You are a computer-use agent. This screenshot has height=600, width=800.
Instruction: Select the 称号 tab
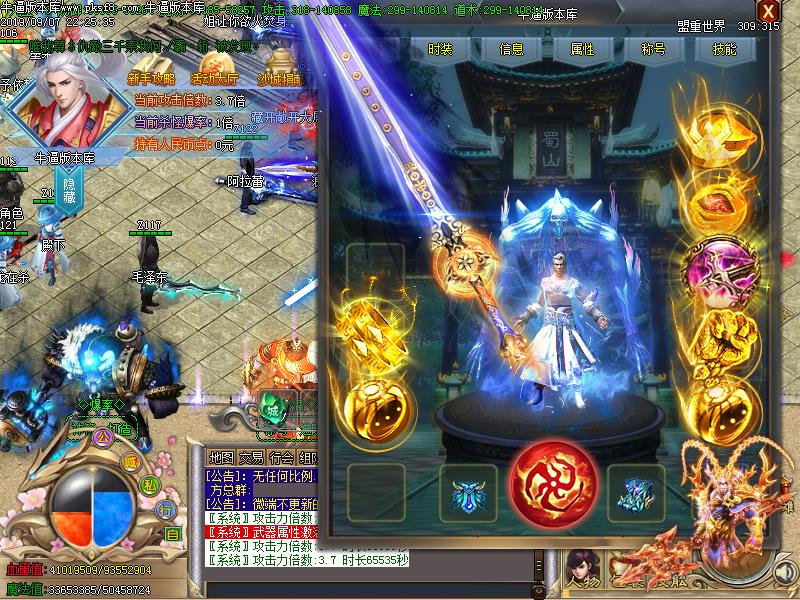coord(654,49)
